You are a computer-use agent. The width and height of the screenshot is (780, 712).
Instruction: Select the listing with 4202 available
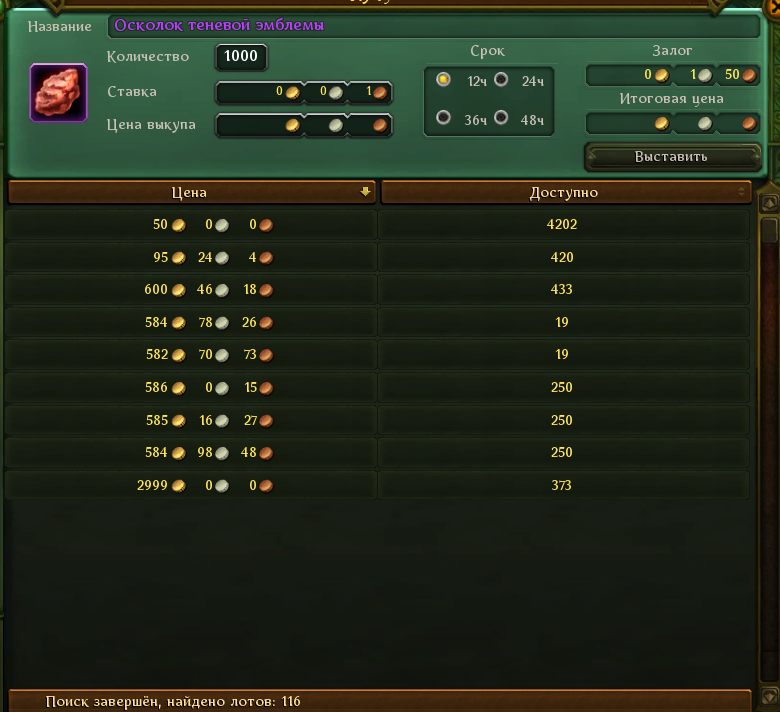click(x=378, y=225)
